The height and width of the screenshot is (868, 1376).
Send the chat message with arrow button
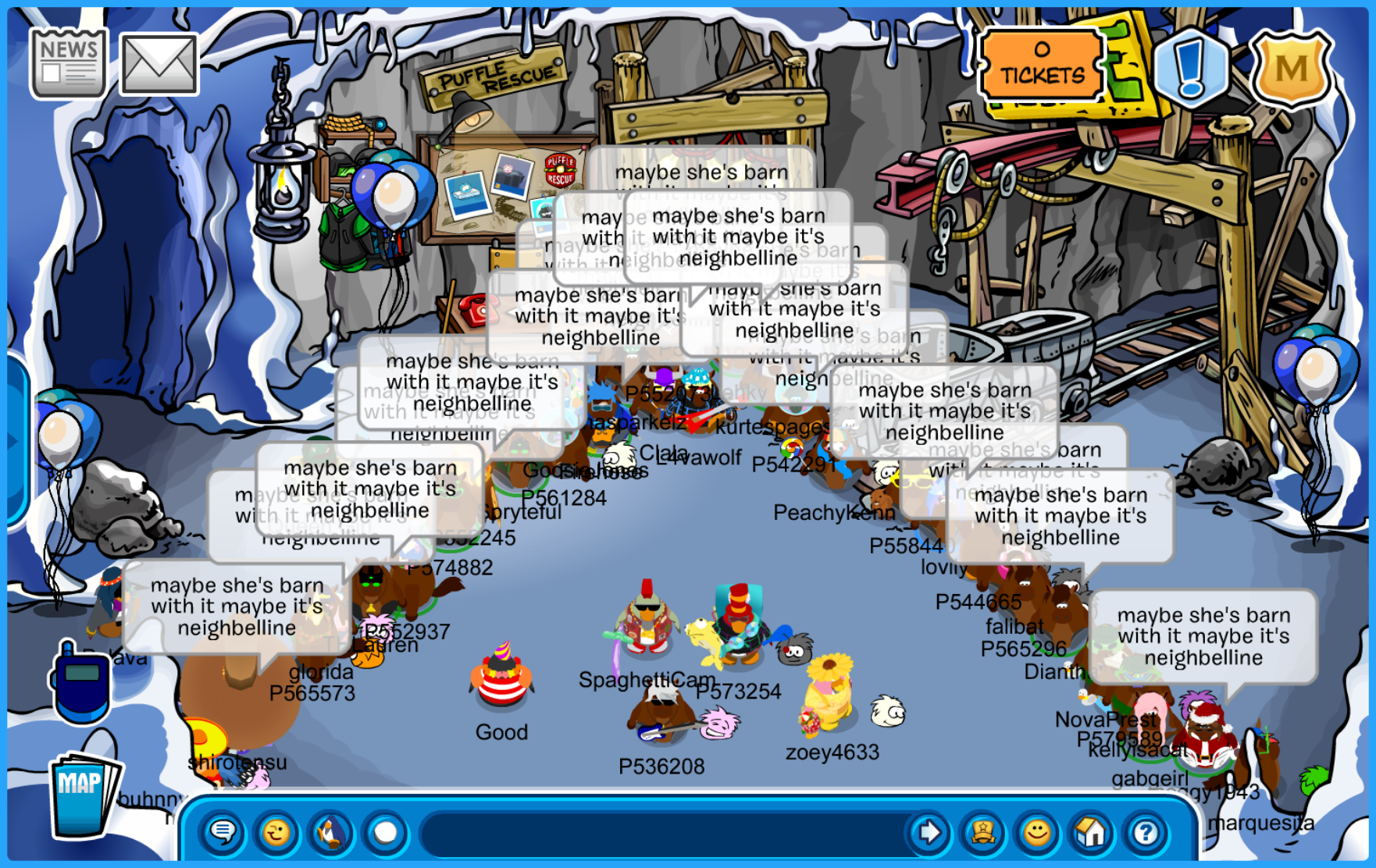(x=929, y=833)
